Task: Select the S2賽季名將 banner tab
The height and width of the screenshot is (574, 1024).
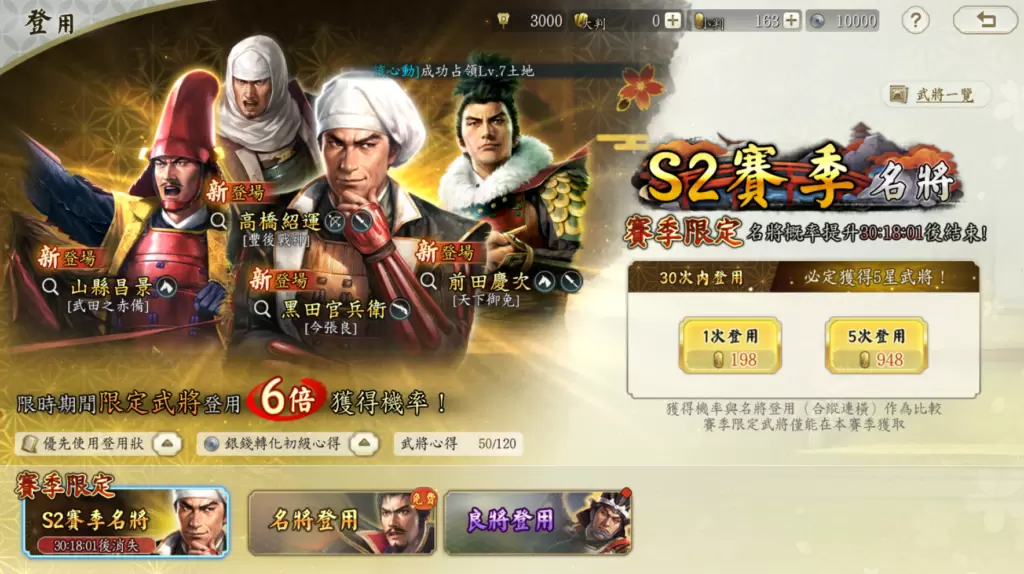Action: 126,522
